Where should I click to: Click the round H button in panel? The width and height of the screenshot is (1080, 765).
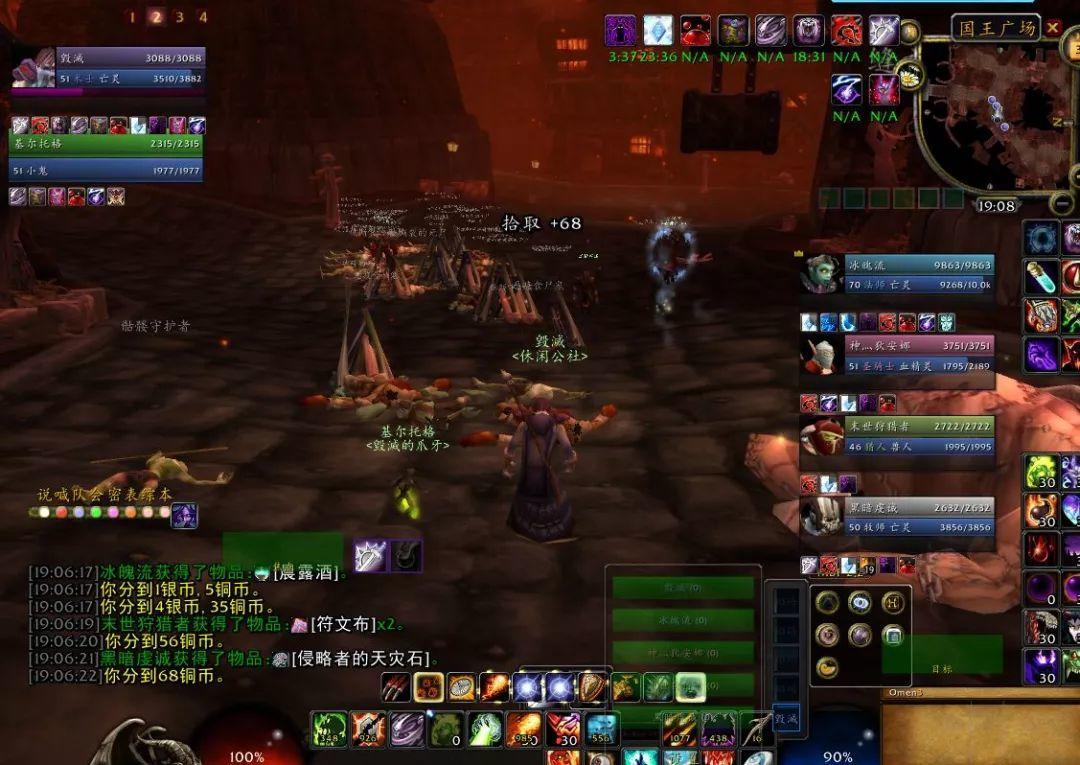892,602
